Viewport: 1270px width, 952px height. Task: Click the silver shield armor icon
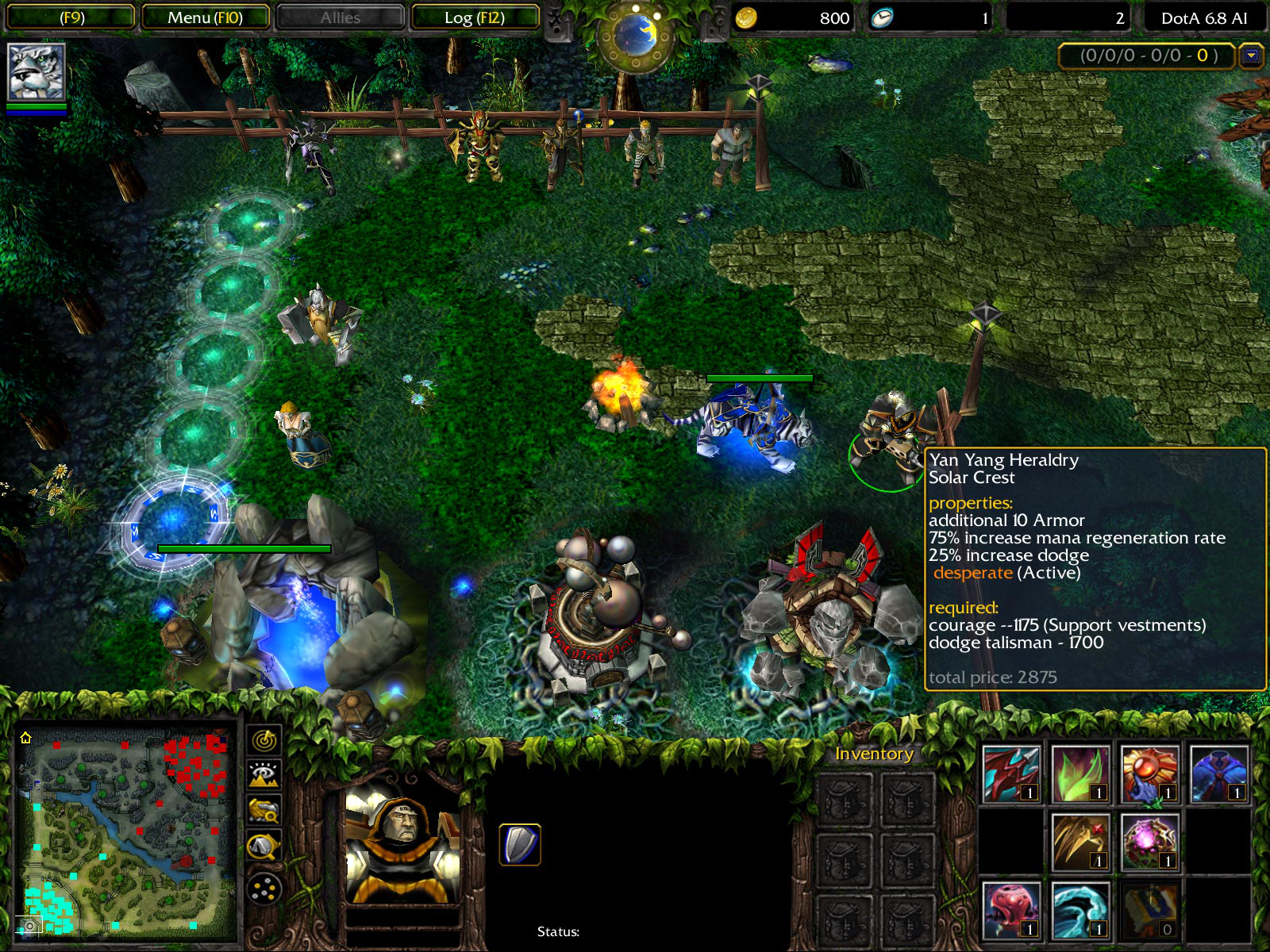(520, 844)
